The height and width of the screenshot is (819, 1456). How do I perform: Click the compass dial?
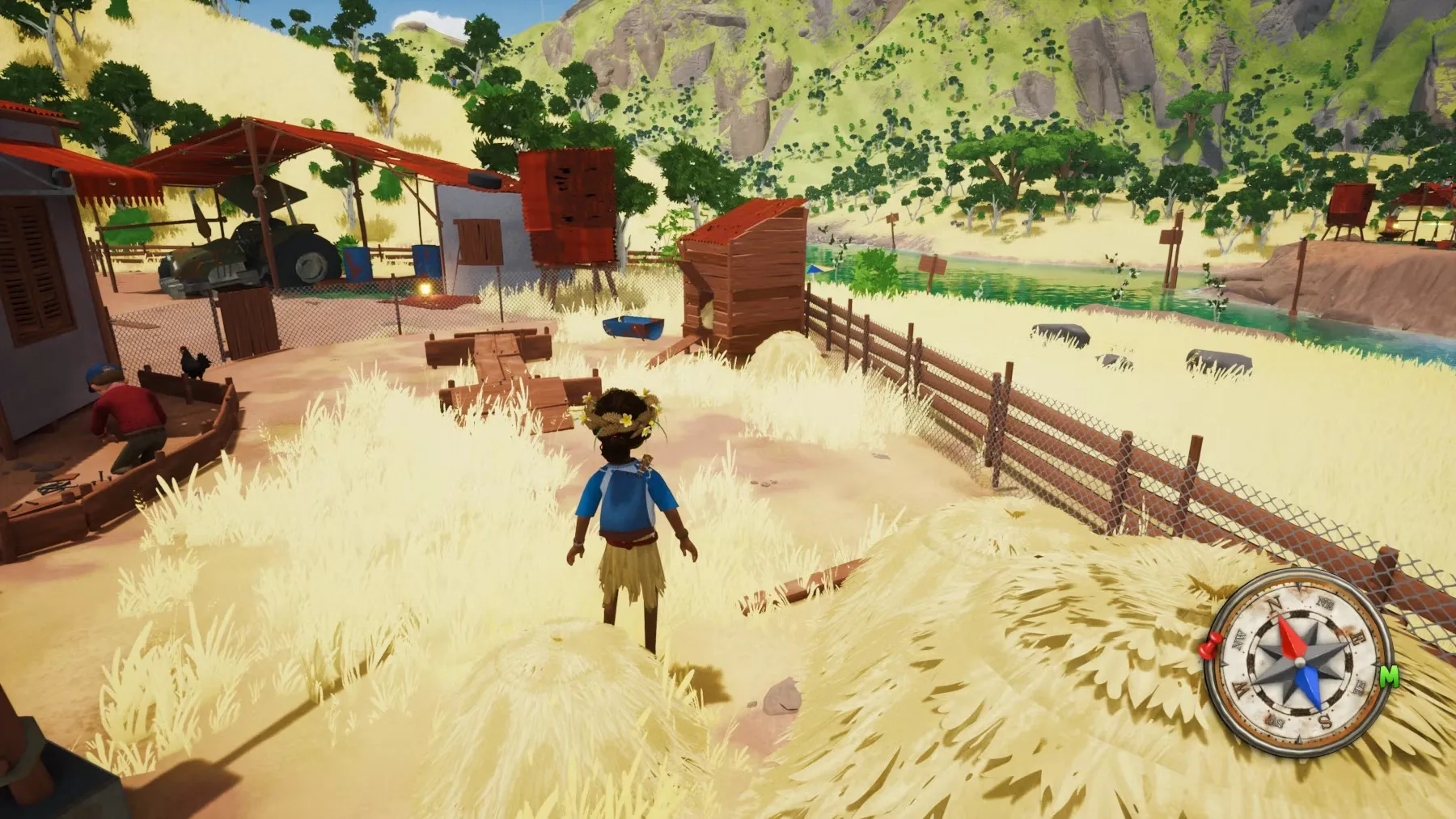coord(1298,663)
